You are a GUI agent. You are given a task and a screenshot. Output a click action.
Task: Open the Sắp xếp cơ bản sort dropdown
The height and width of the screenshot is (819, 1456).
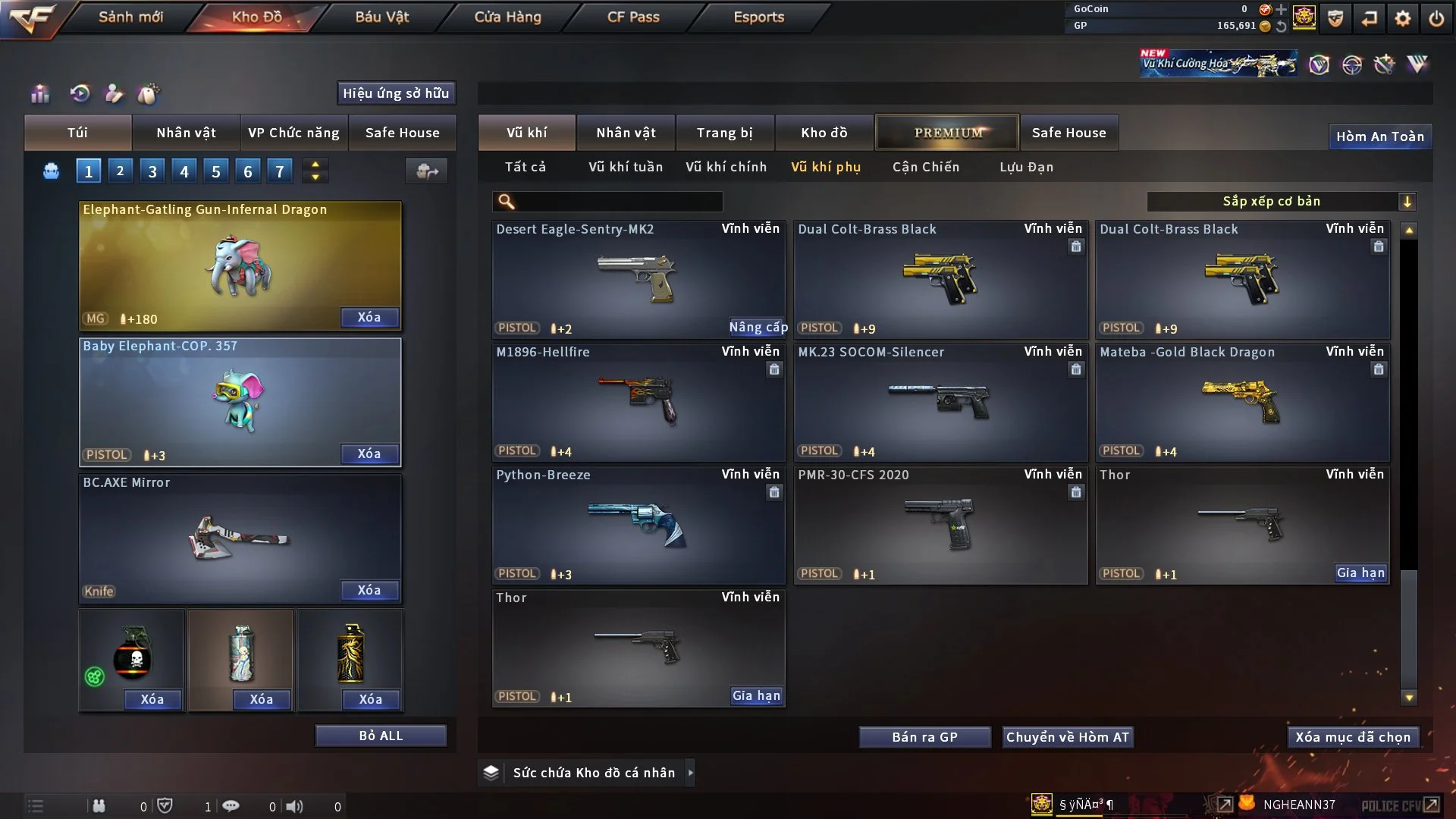(1281, 201)
